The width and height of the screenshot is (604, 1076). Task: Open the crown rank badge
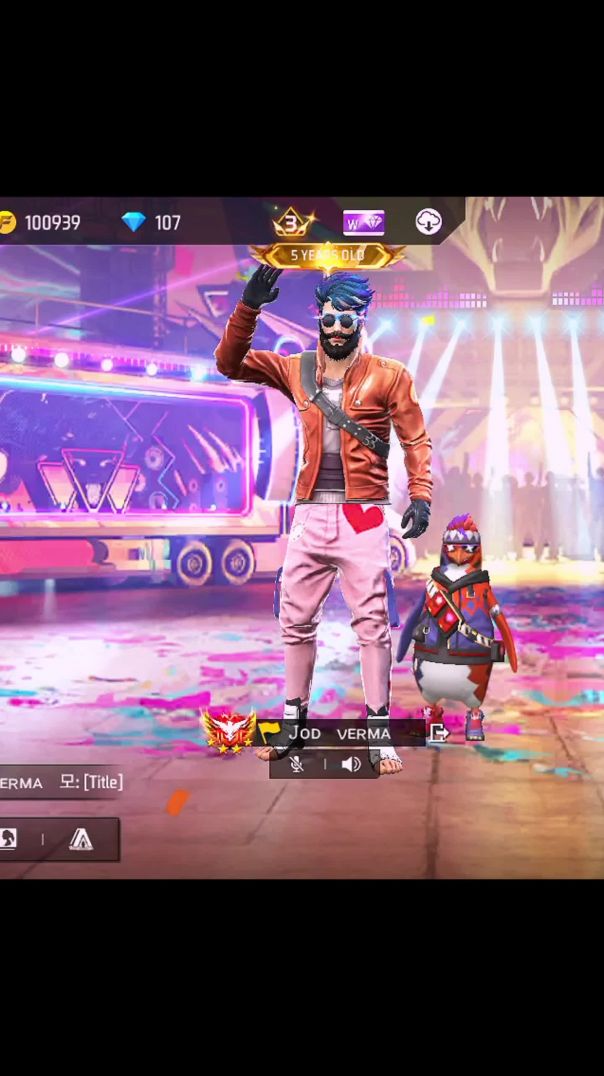tap(291, 221)
